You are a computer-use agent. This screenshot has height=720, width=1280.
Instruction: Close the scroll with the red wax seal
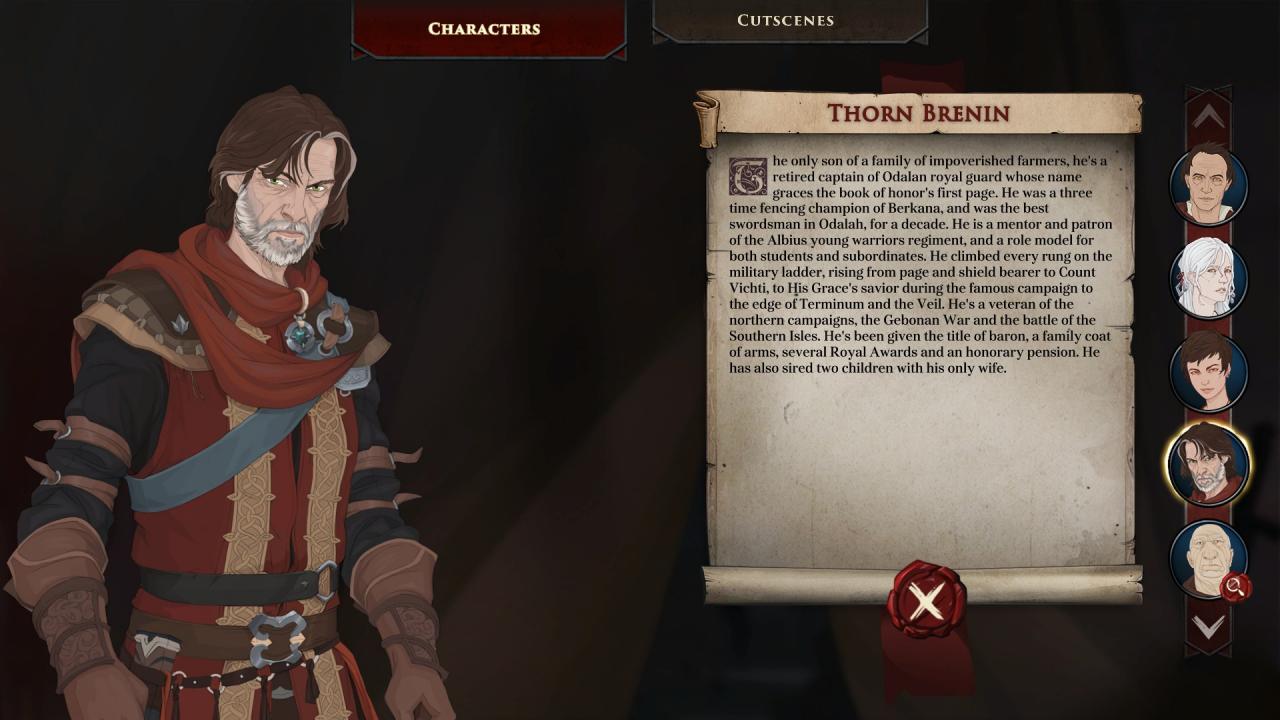[x=926, y=600]
